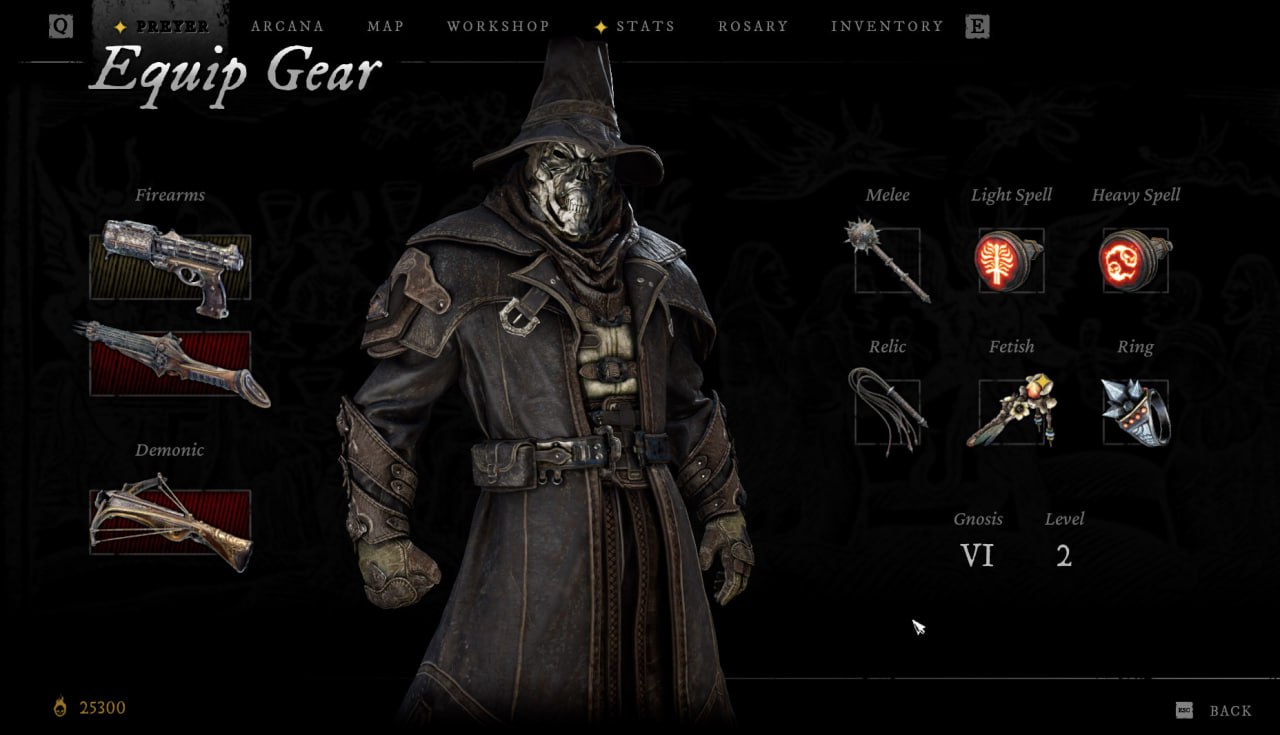Open the Workshop tab

pyautogui.click(x=498, y=27)
